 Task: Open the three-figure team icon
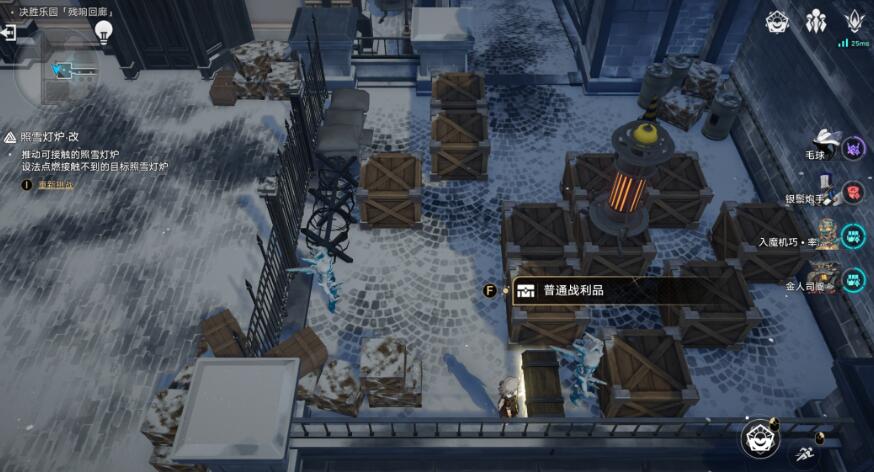pyautogui.click(x=815, y=22)
